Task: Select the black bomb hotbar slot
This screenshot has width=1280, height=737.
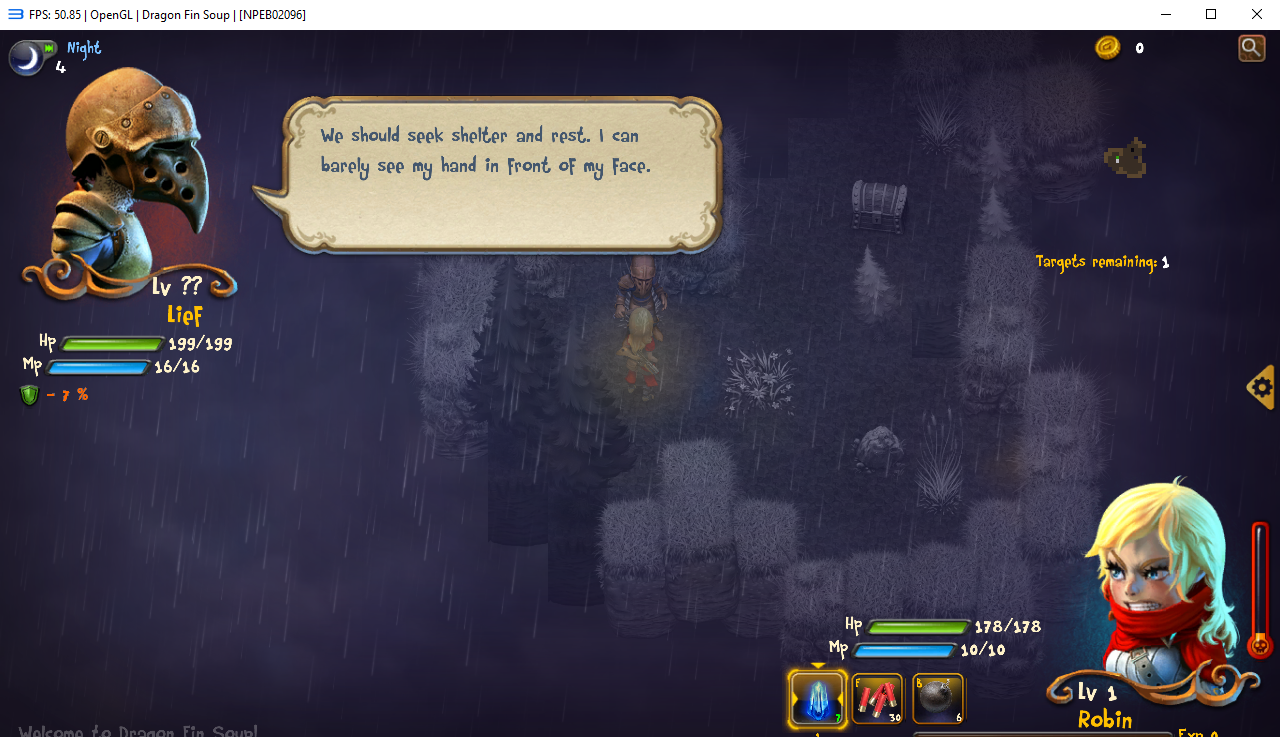Action: [938, 698]
